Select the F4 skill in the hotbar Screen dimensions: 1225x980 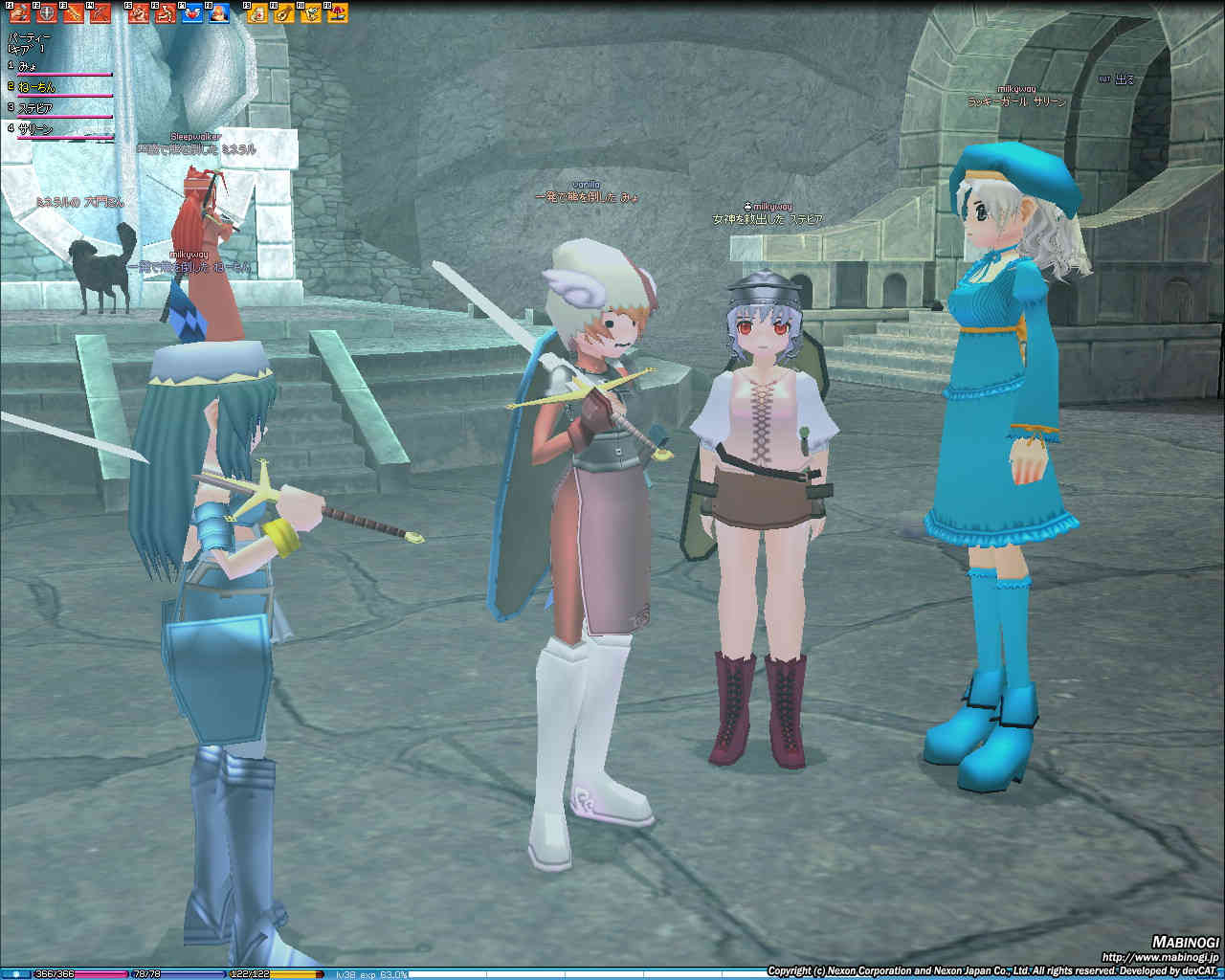point(100,13)
